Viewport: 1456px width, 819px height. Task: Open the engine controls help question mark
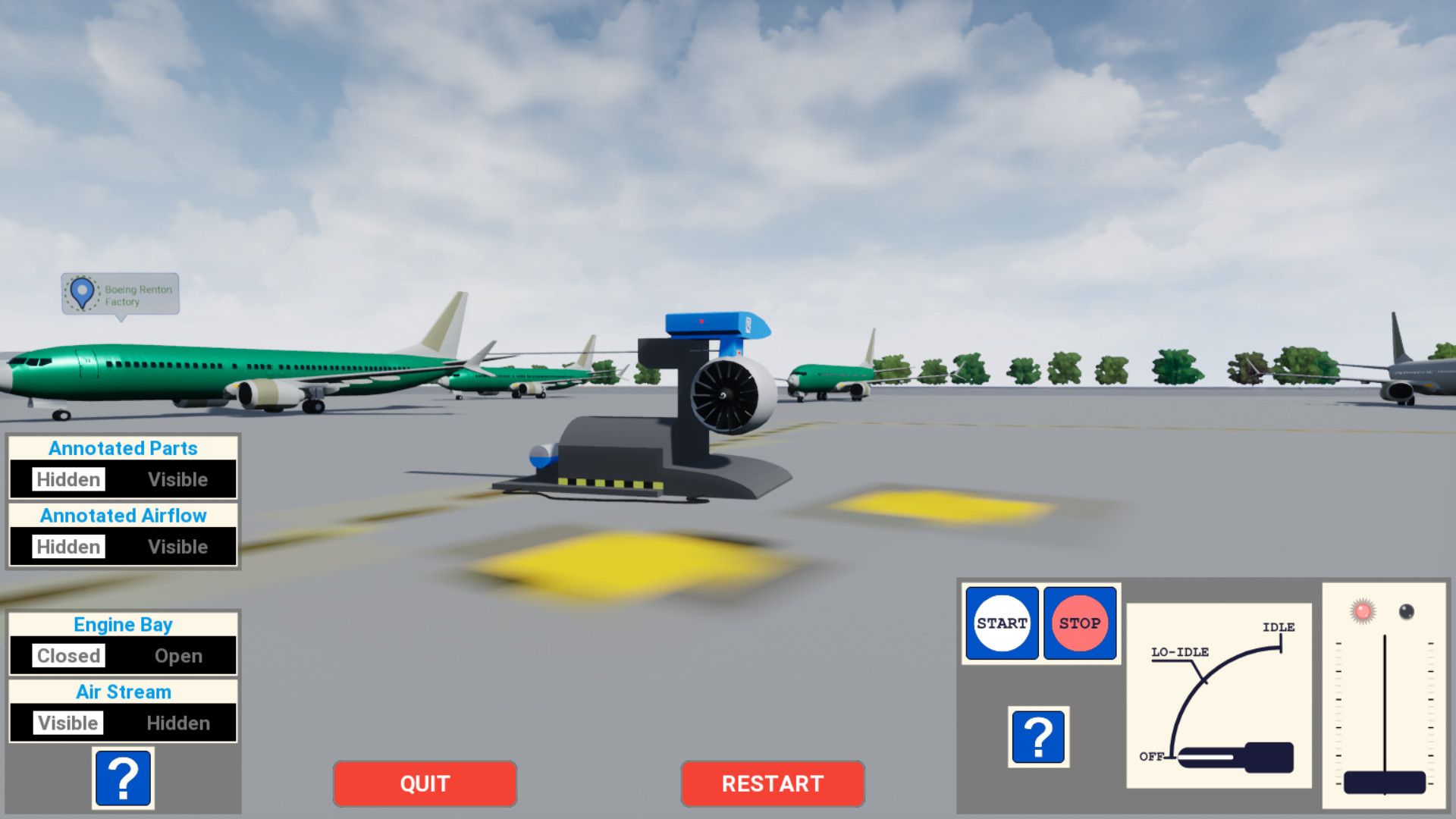click(x=1038, y=734)
